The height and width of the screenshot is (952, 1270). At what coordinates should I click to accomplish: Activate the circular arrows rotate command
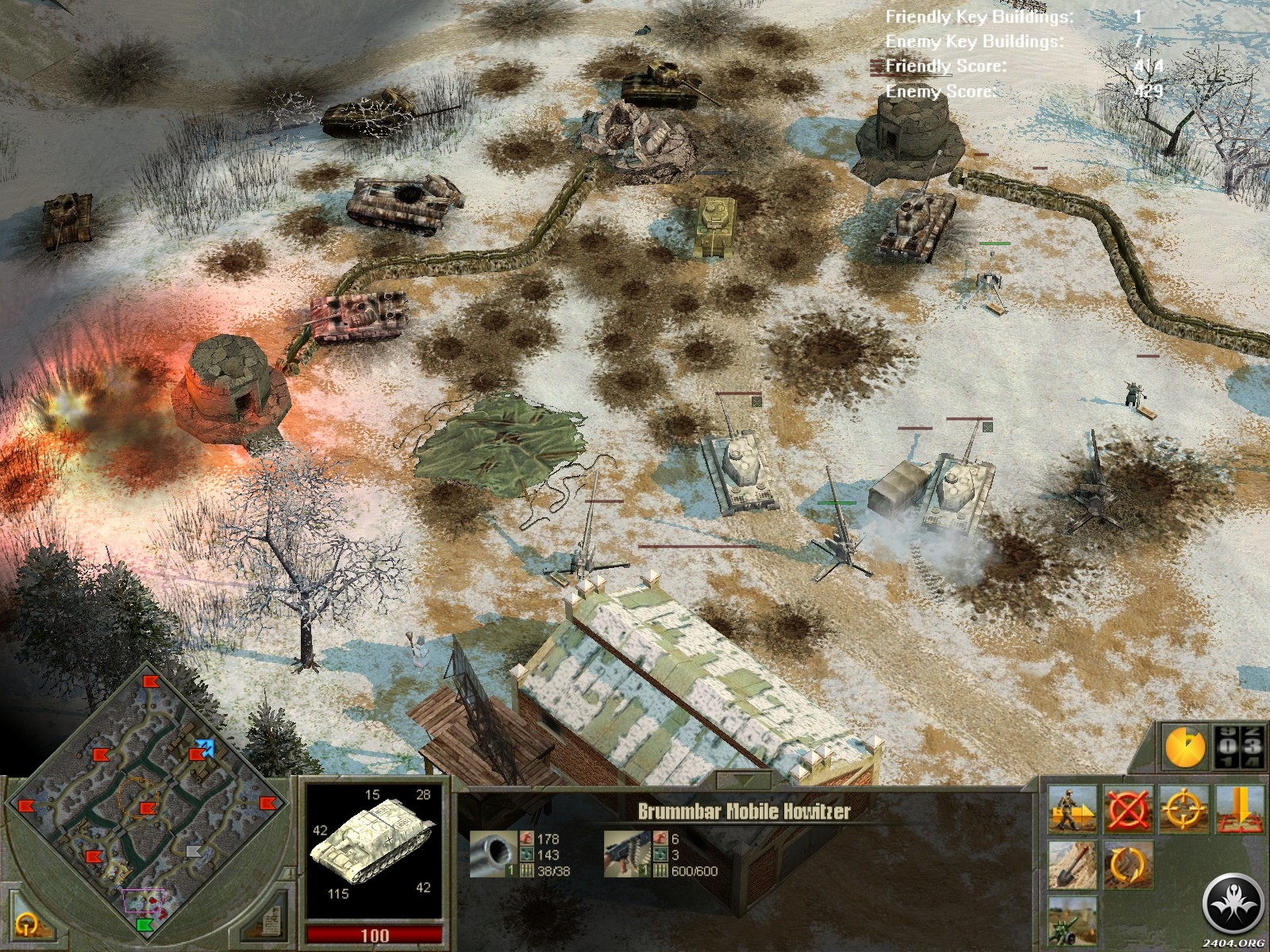[x=1128, y=865]
